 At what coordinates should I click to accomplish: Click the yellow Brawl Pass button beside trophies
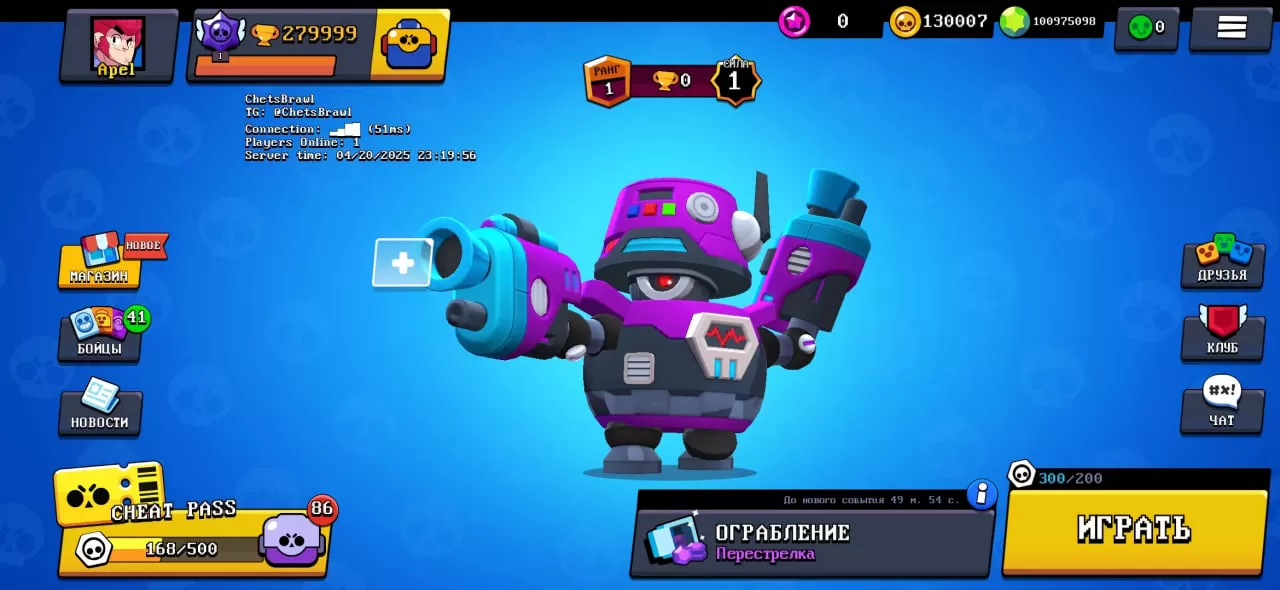point(410,44)
